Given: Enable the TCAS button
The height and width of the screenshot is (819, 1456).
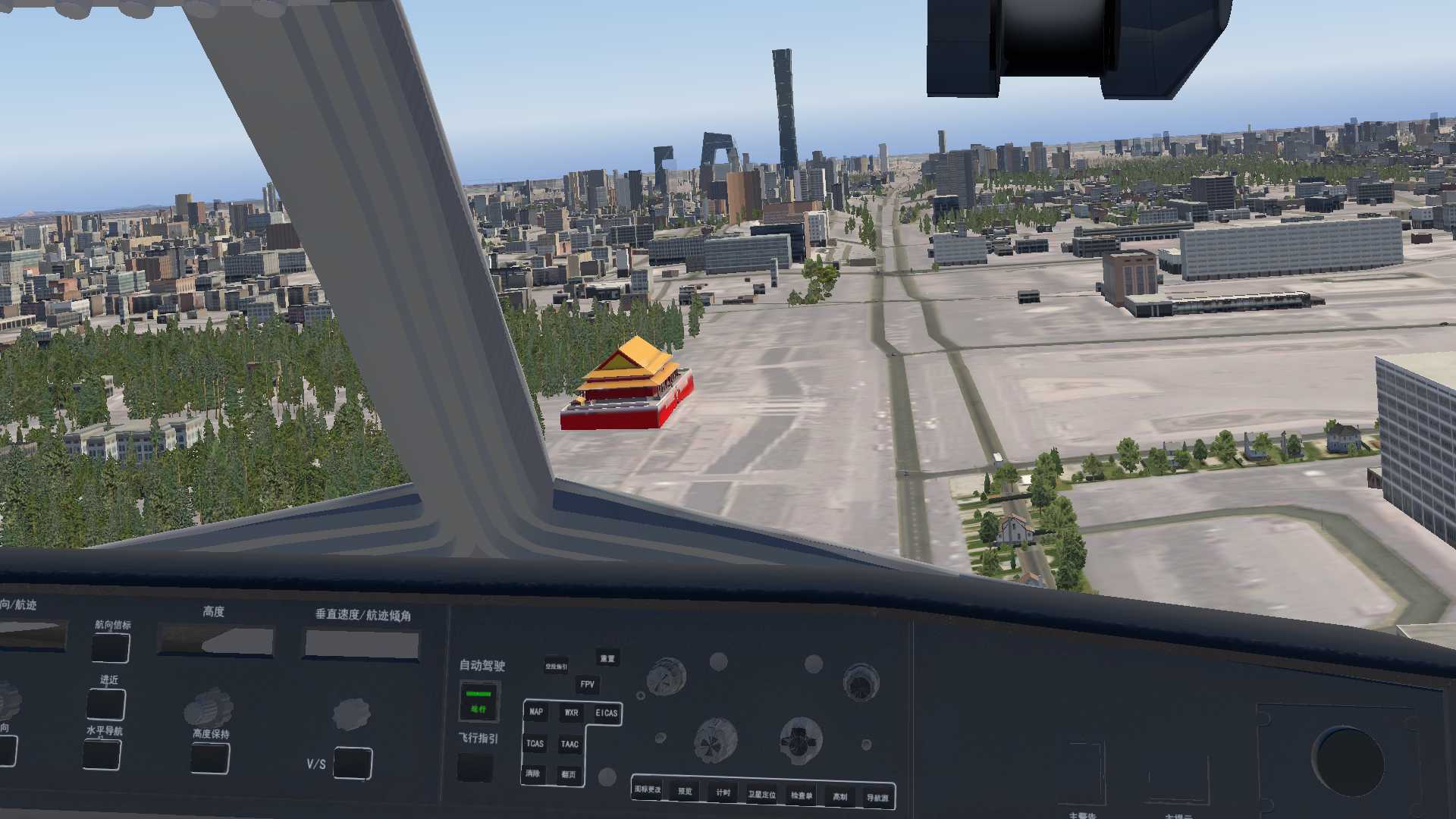Looking at the screenshot, I should 535,744.
